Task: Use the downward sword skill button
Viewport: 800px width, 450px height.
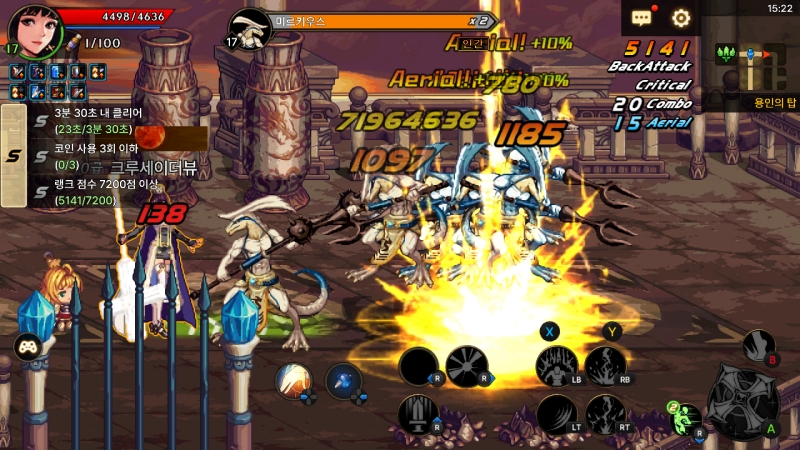Action: click(418, 414)
